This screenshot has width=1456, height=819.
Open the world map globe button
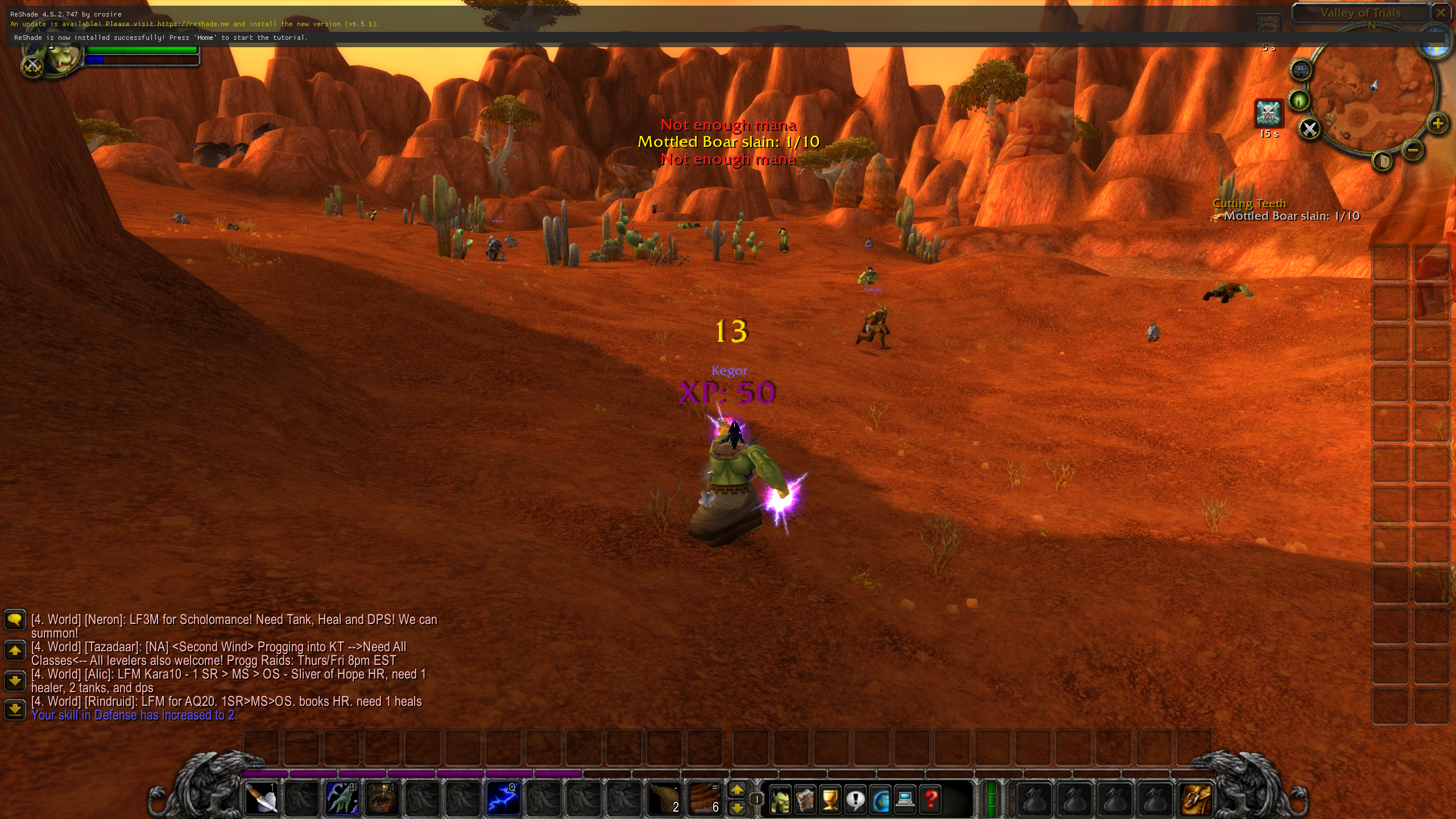pyautogui.click(x=880, y=800)
